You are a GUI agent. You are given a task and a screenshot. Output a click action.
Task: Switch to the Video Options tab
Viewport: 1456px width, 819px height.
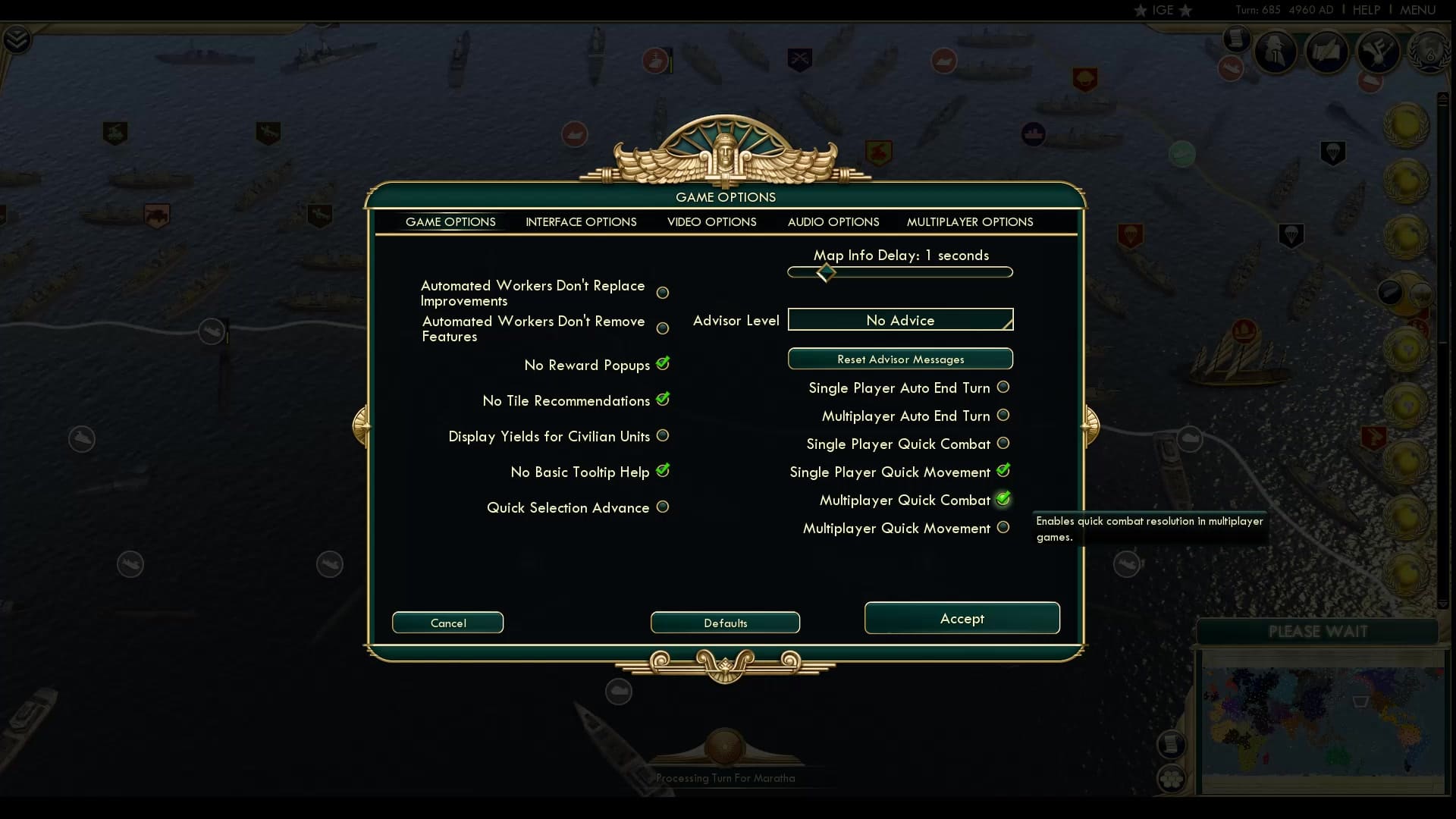click(711, 221)
